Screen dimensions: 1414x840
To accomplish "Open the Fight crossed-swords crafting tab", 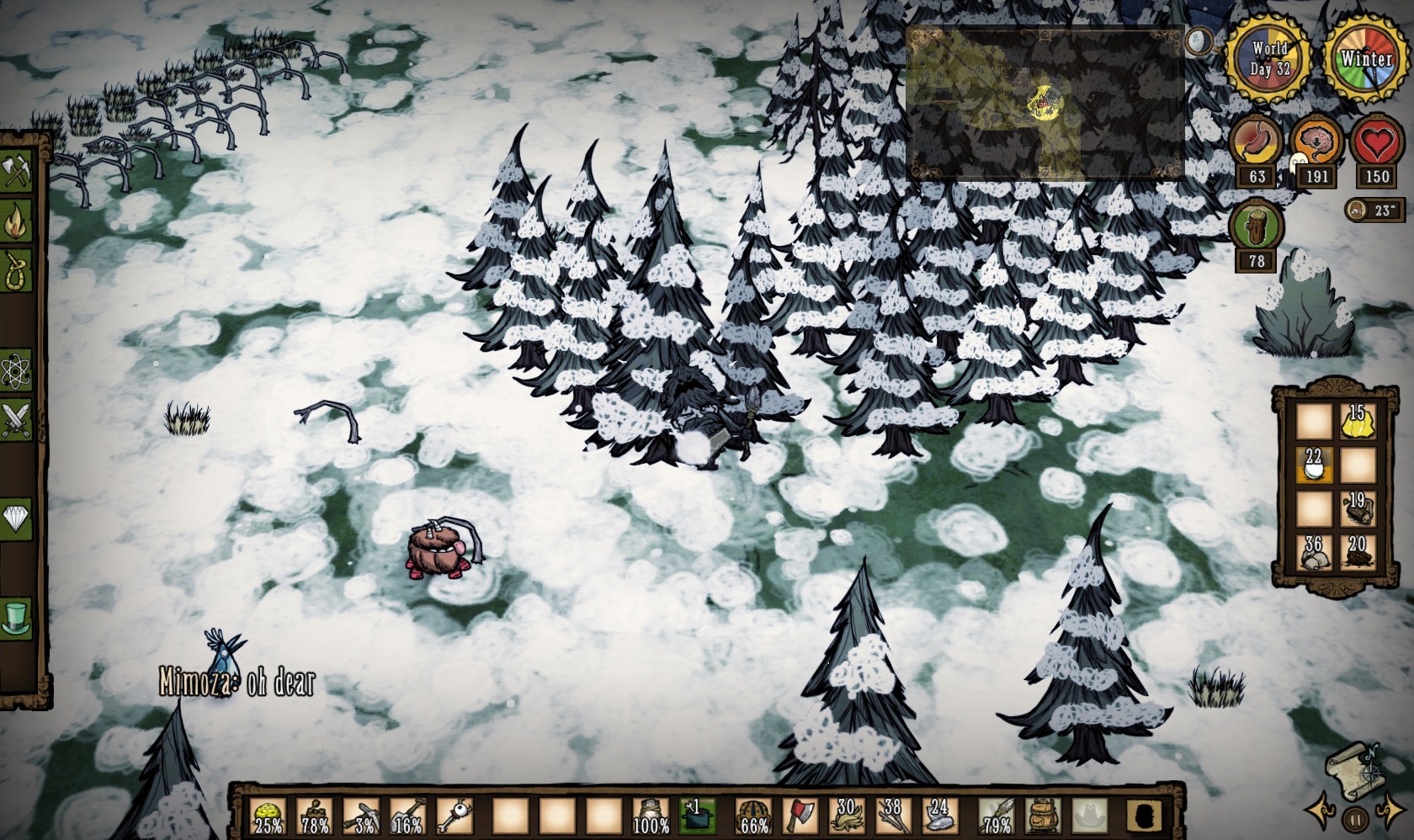I will tap(15, 419).
